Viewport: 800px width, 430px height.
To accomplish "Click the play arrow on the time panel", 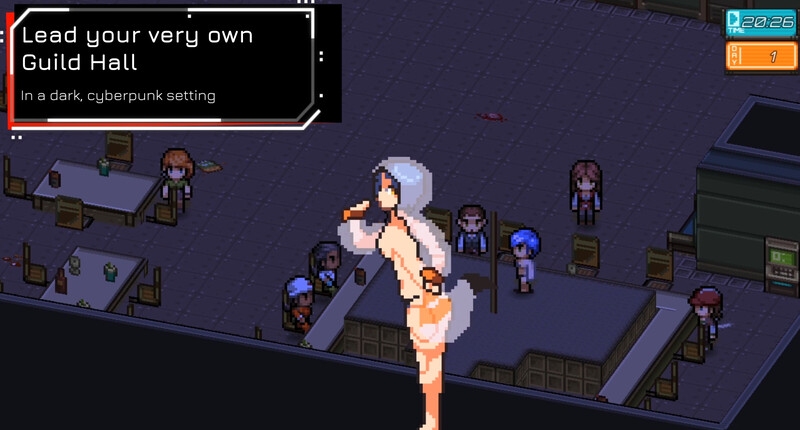I will [735, 17].
